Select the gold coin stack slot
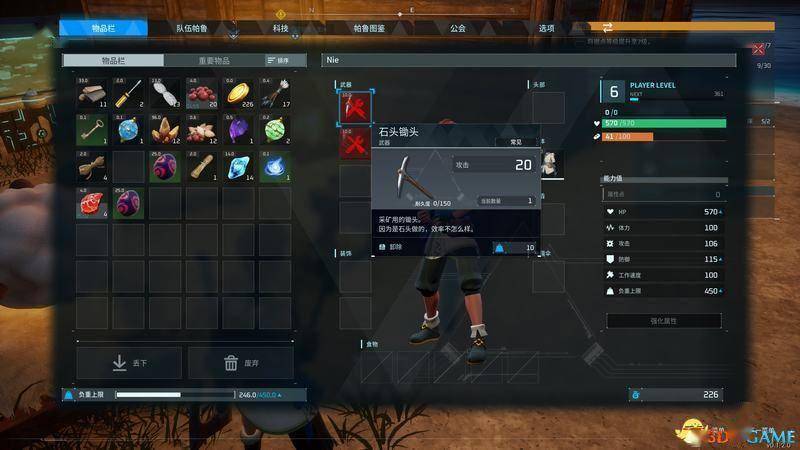 pyautogui.click(x=238, y=93)
